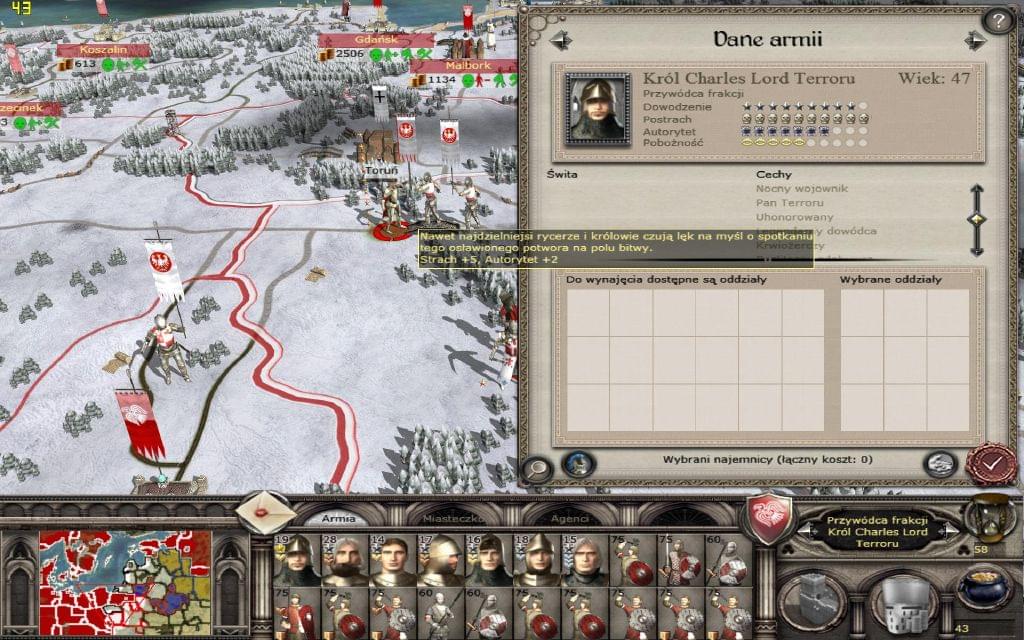The image size is (1024, 640).
Task: Open the knight helmet recruitment button
Action: (x=900, y=598)
